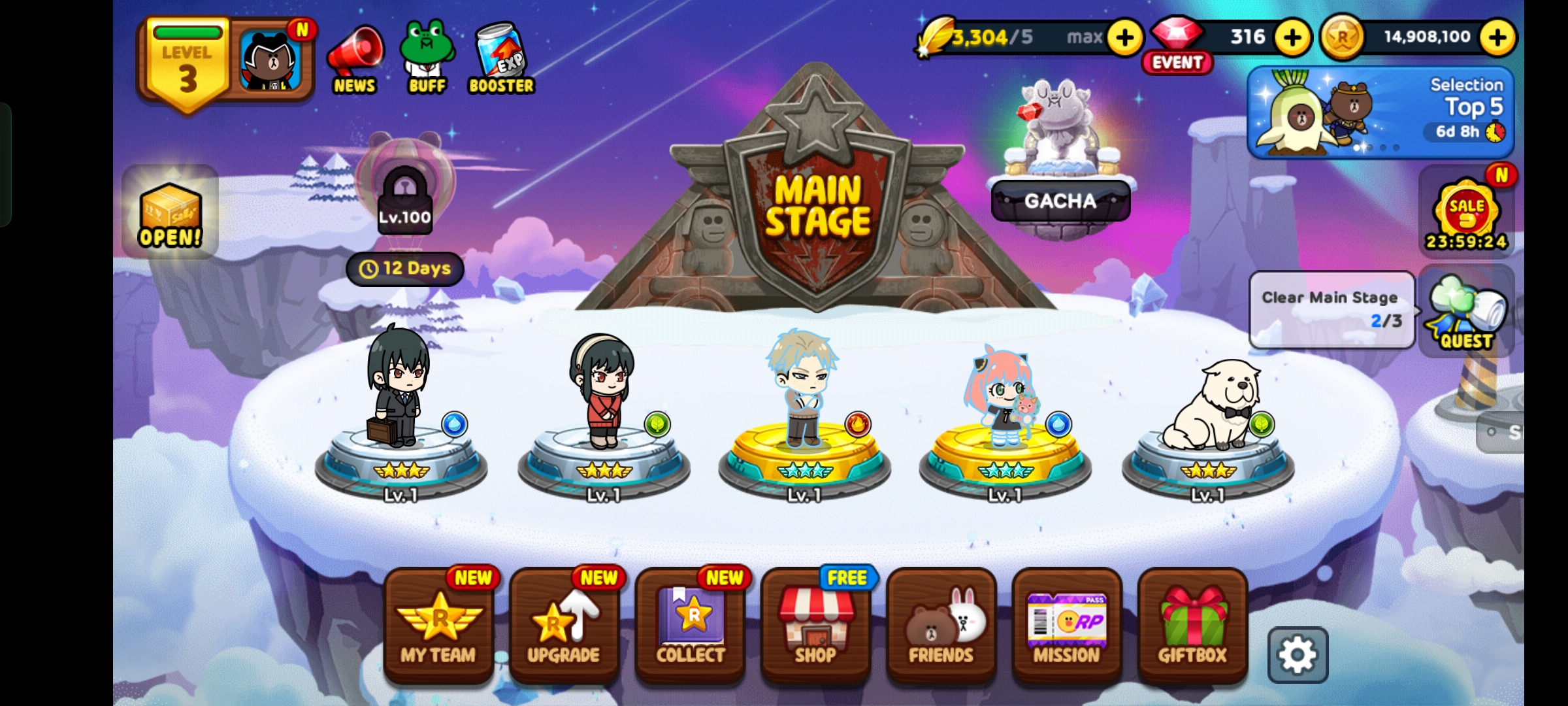Screen dimensions: 1568x706
Task: Visit the Shop
Action: [x=815, y=626]
